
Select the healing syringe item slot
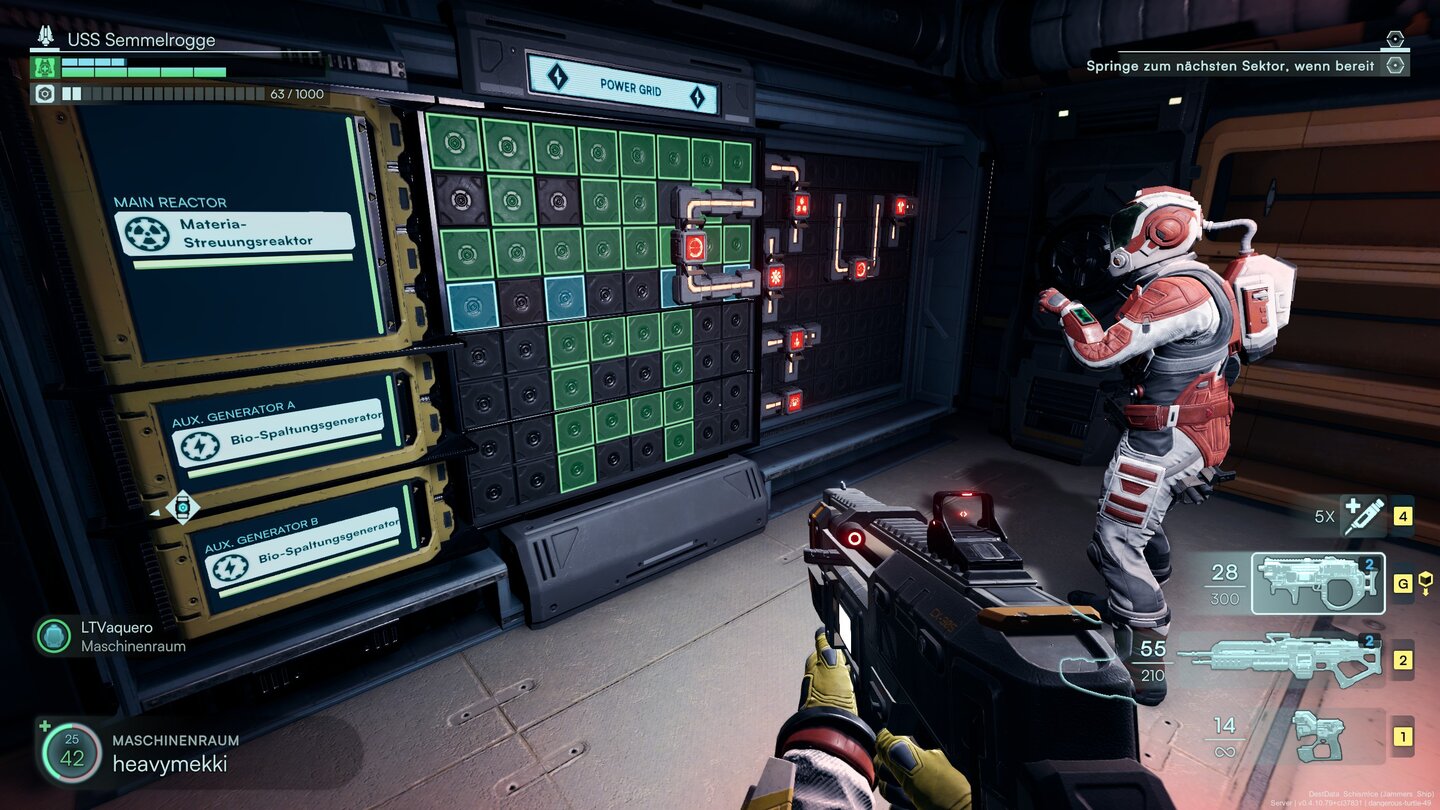click(x=1364, y=517)
